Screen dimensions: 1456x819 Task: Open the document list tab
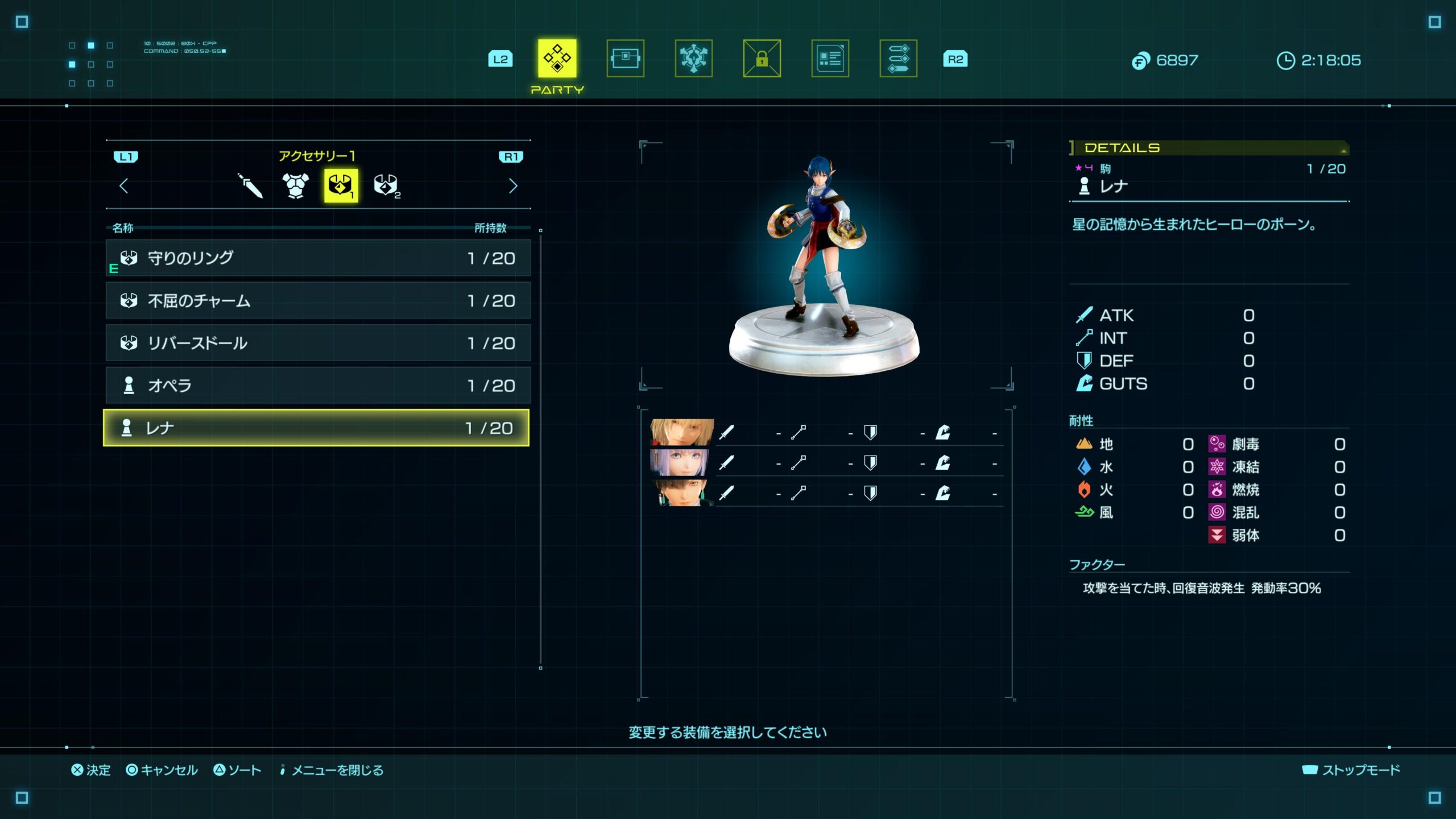[x=830, y=58]
